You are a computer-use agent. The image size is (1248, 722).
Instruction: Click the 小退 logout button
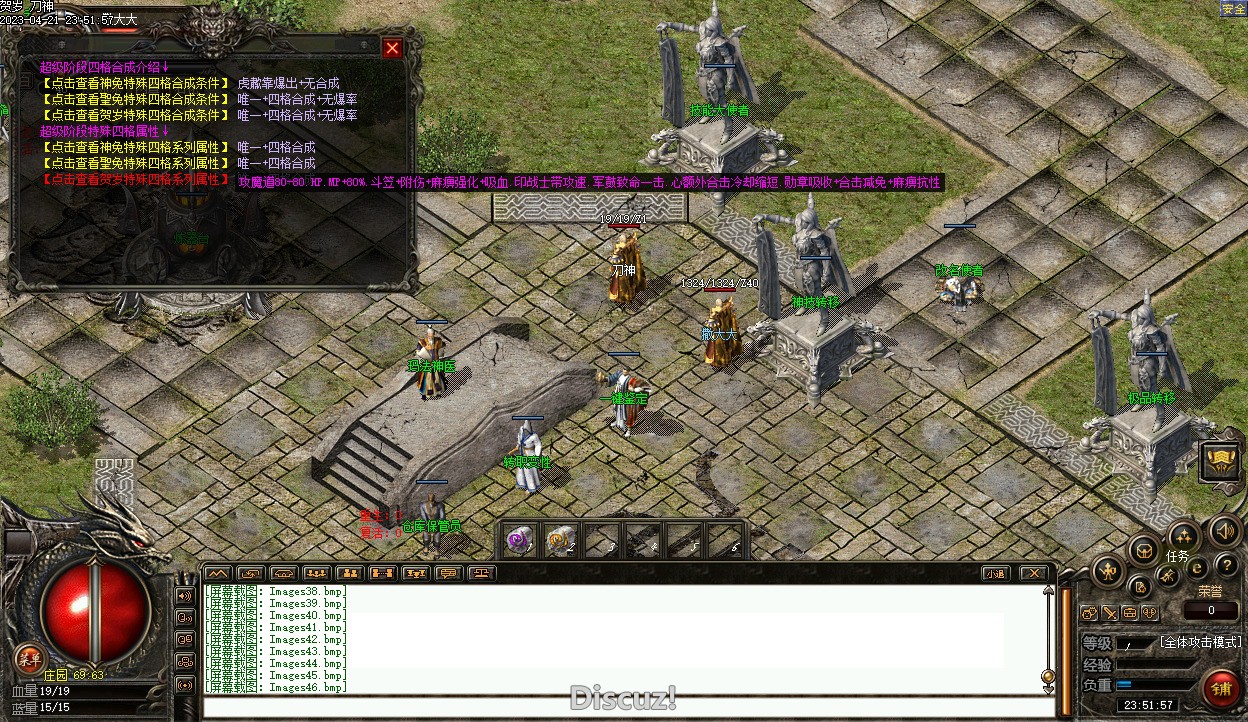point(994,574)
